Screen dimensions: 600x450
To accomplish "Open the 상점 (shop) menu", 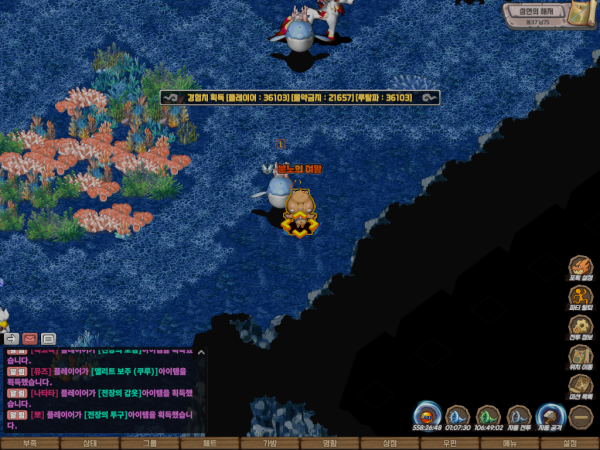I will [x=390, y=442].
